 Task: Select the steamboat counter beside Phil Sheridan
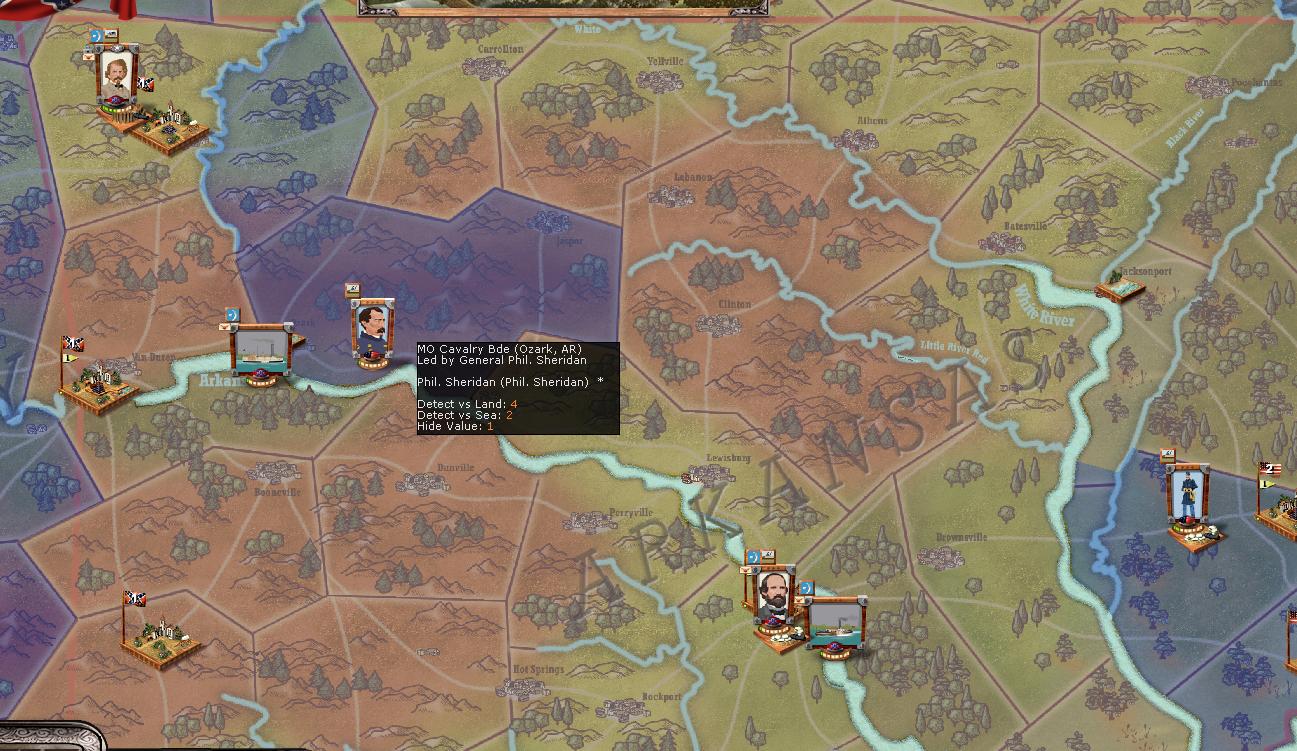tap(261, 348)
